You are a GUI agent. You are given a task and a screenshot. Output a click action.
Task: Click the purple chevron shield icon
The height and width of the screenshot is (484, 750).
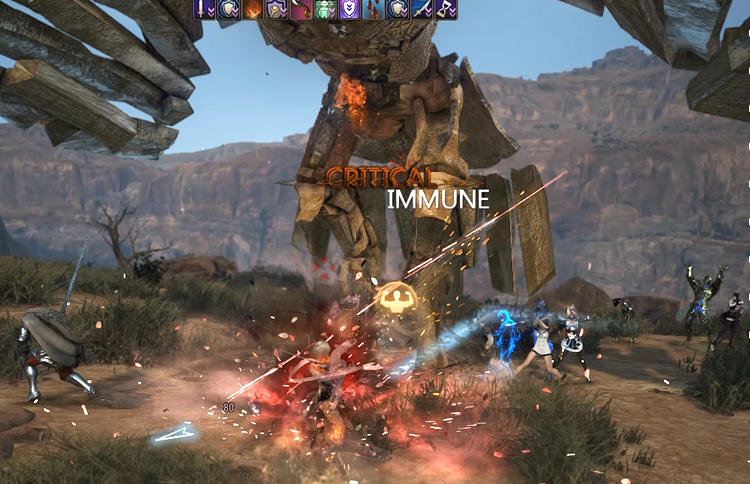349,9
